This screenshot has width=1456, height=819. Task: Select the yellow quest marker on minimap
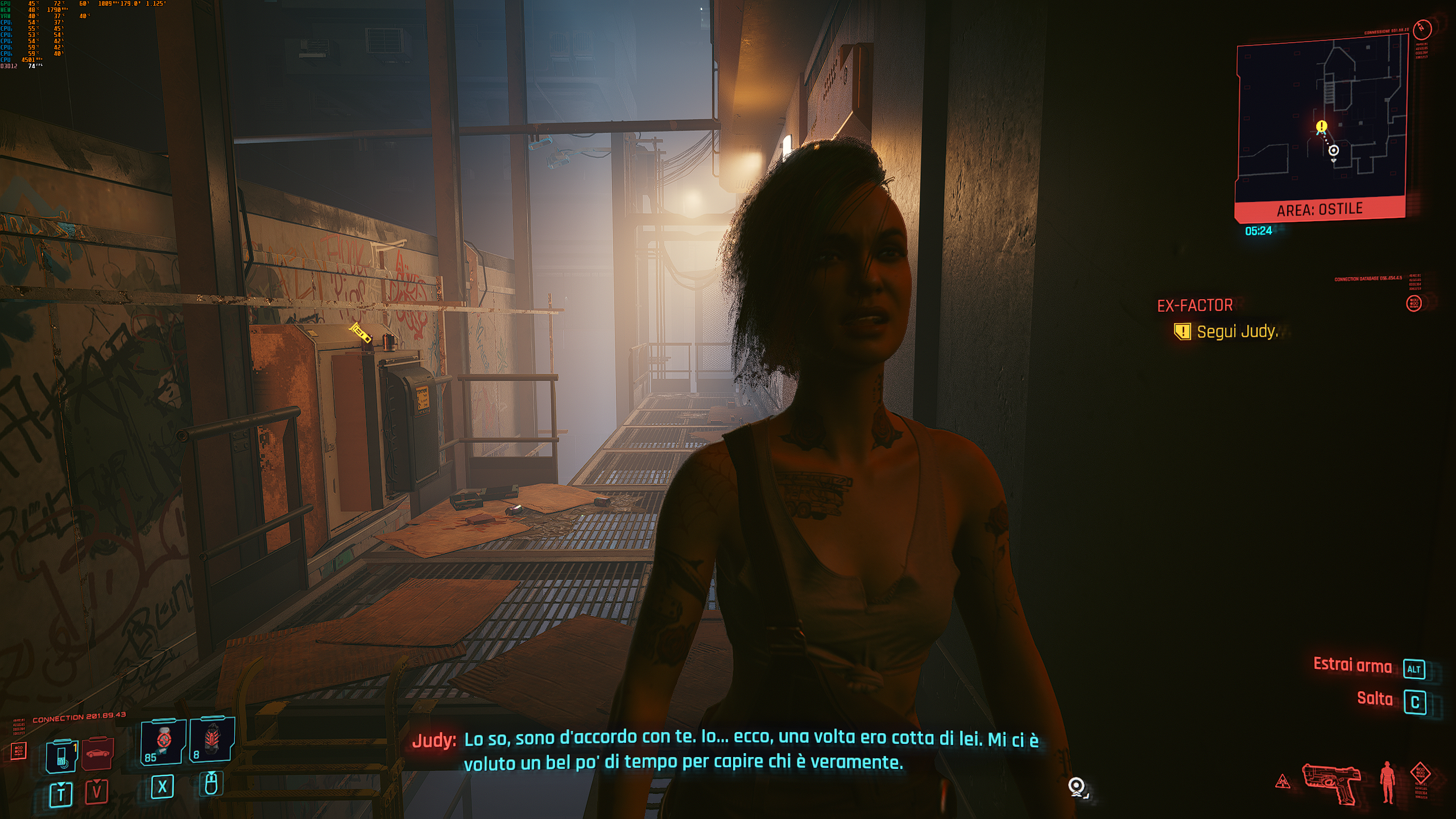(1321, 126)
